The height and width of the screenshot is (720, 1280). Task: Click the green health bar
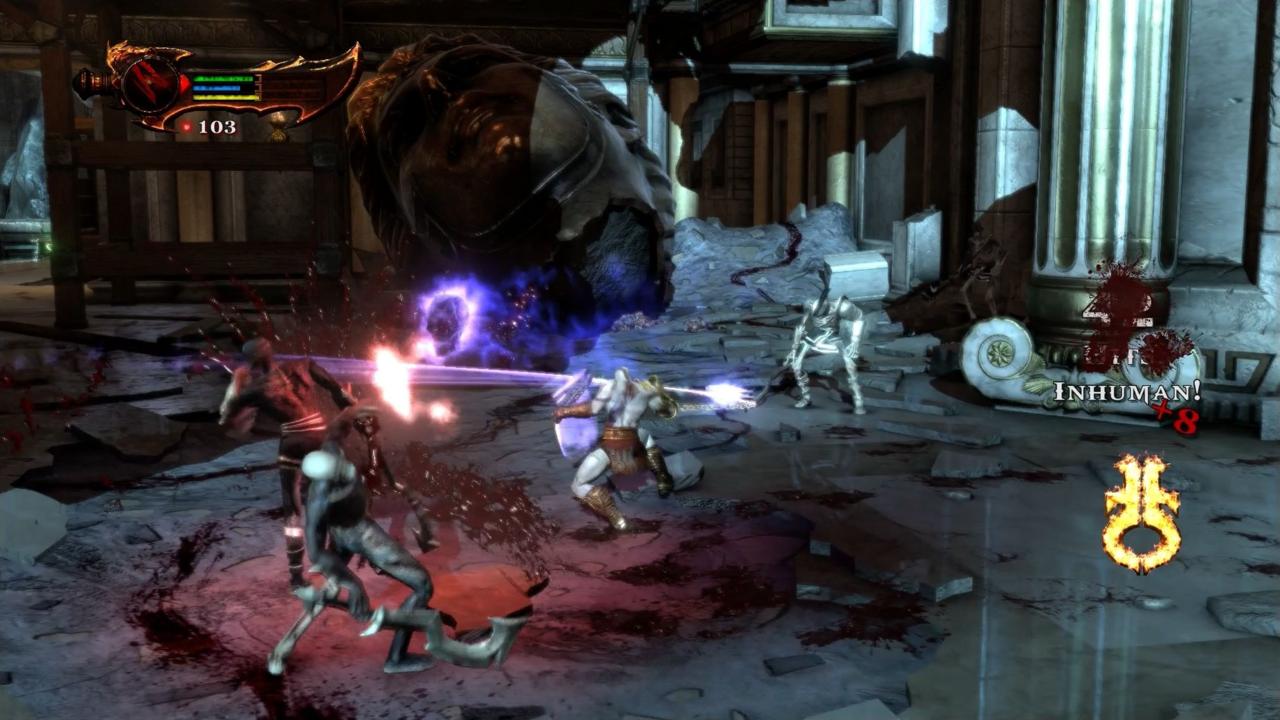(222, 78)
